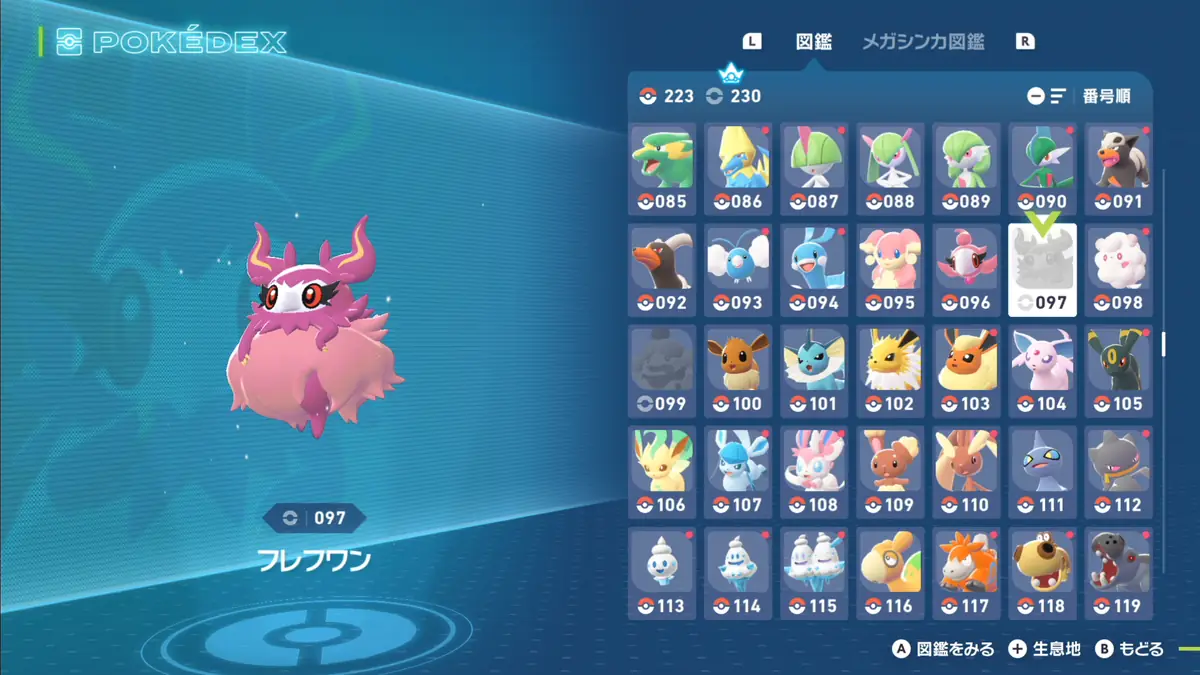
Task: Open Eevee entry 100
Action: [x=739, y=371]
